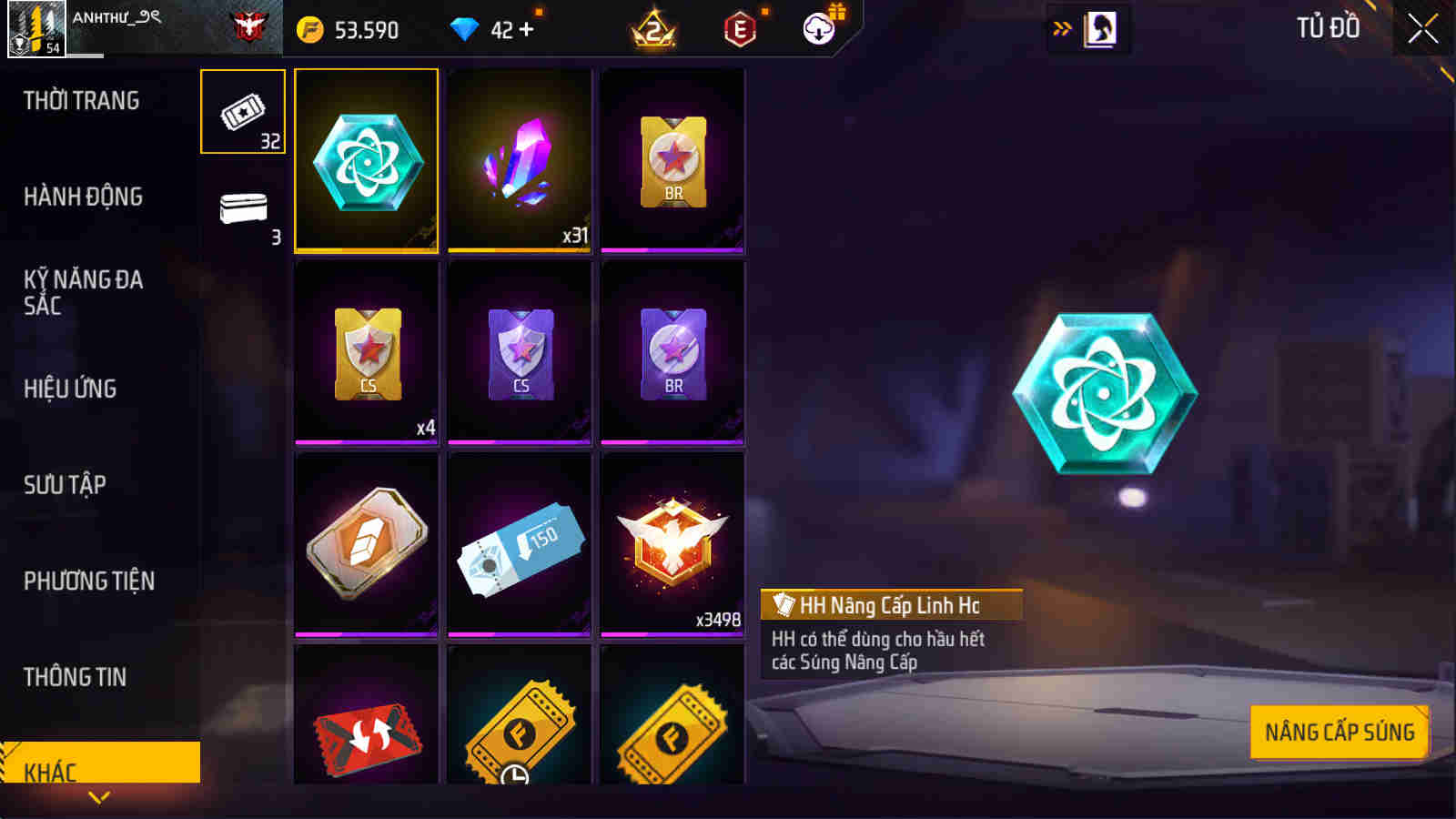This screenshot has height=819, width=1456.
Task: Click the gold coin balance icon
Action: coord(313,29)
